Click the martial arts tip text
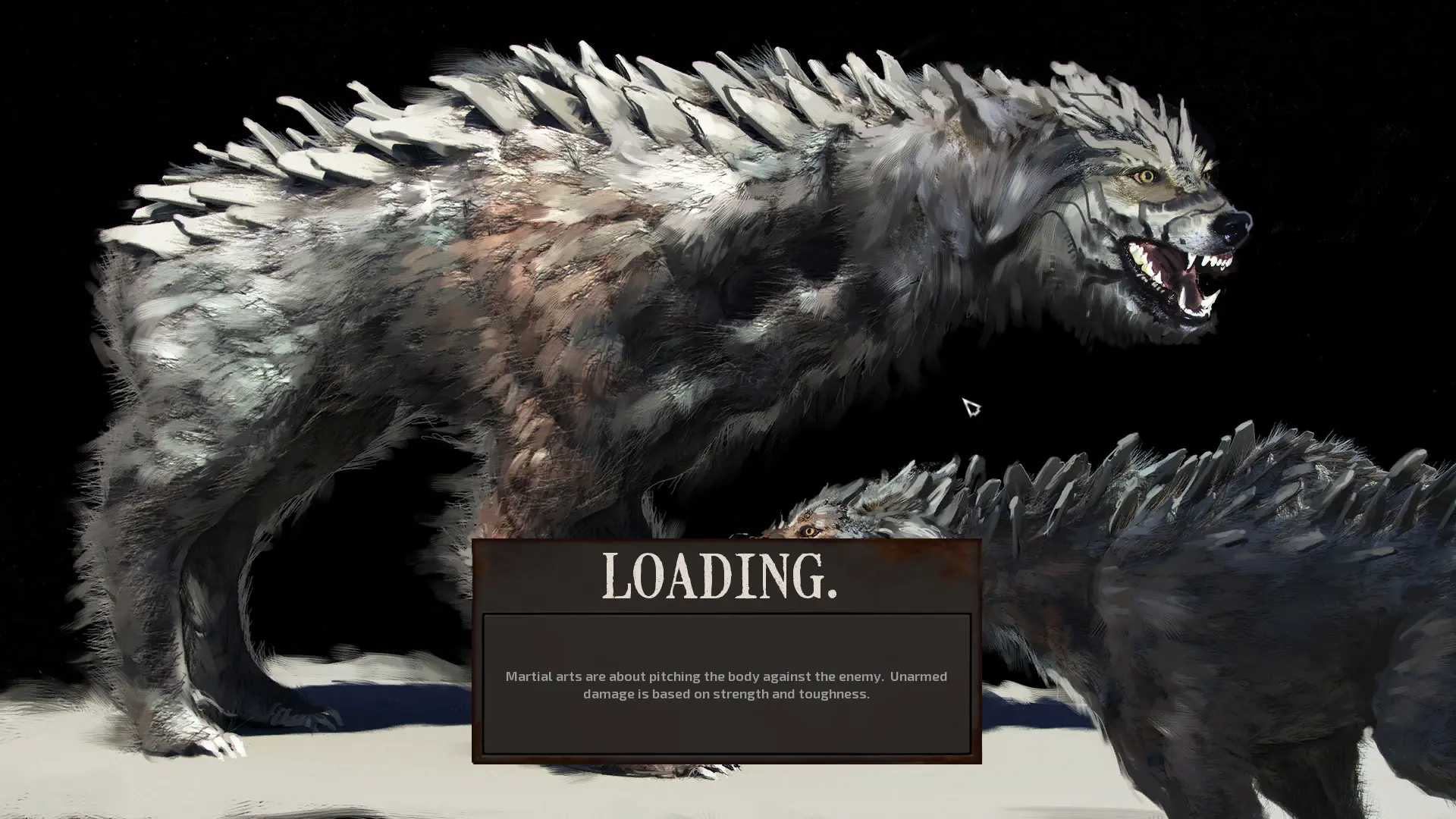 (728, 685)
